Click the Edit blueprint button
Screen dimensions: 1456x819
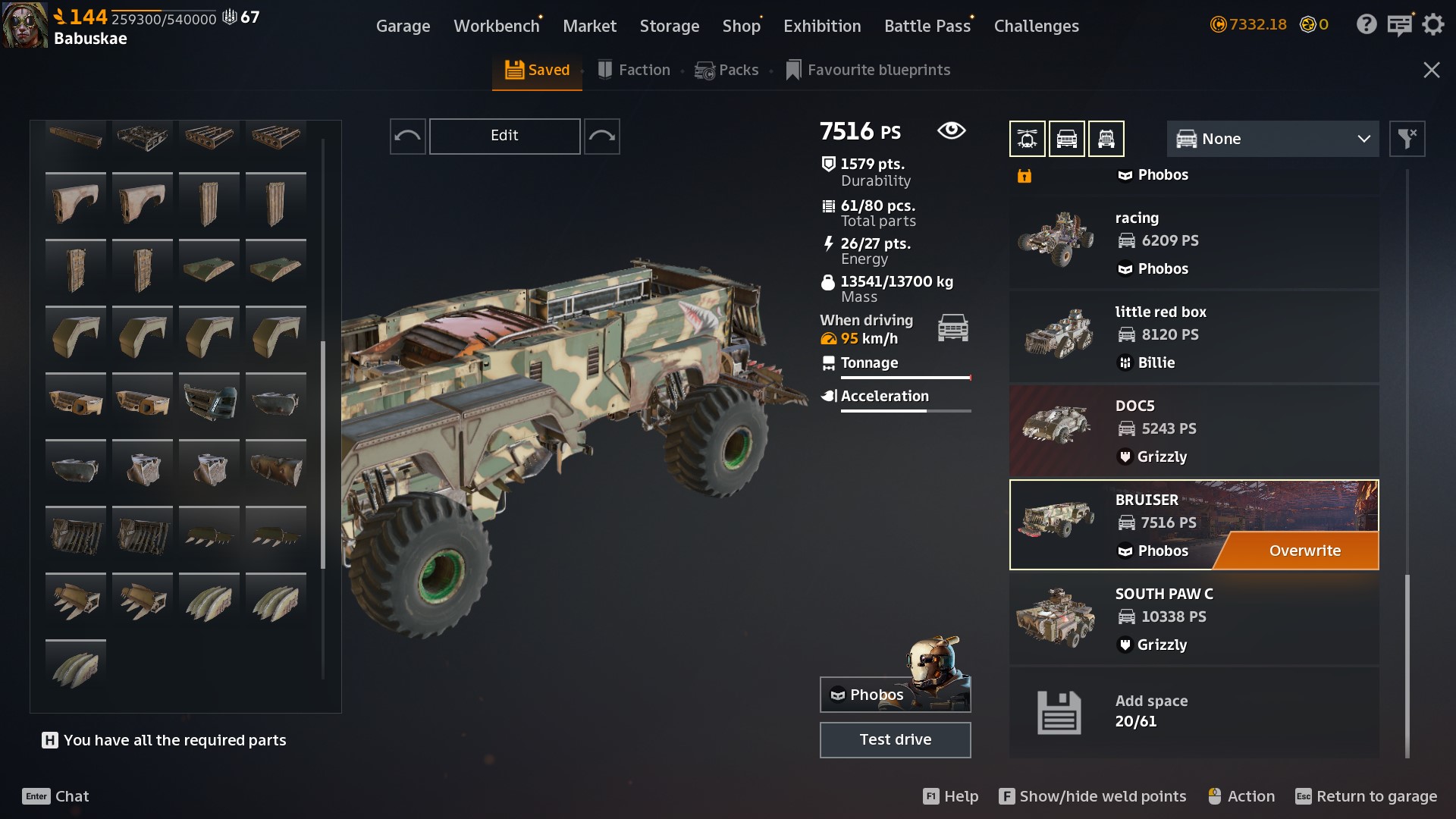point(504,136)
